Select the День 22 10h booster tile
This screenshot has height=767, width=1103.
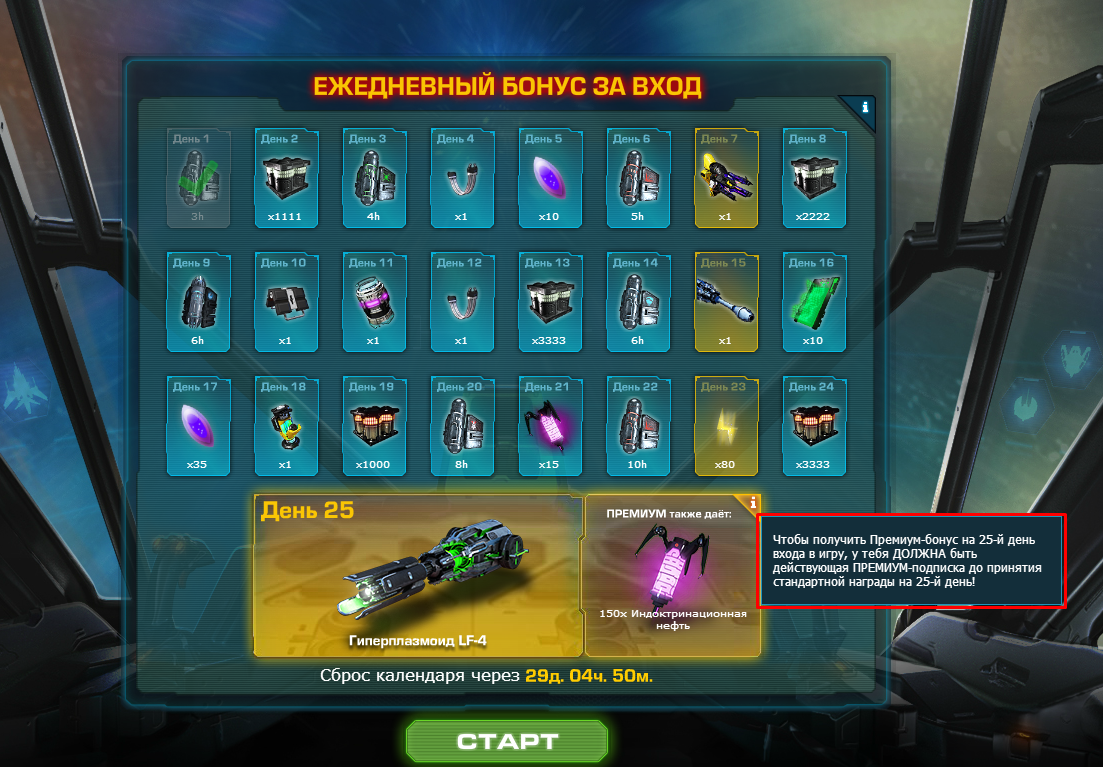point(638,425)
